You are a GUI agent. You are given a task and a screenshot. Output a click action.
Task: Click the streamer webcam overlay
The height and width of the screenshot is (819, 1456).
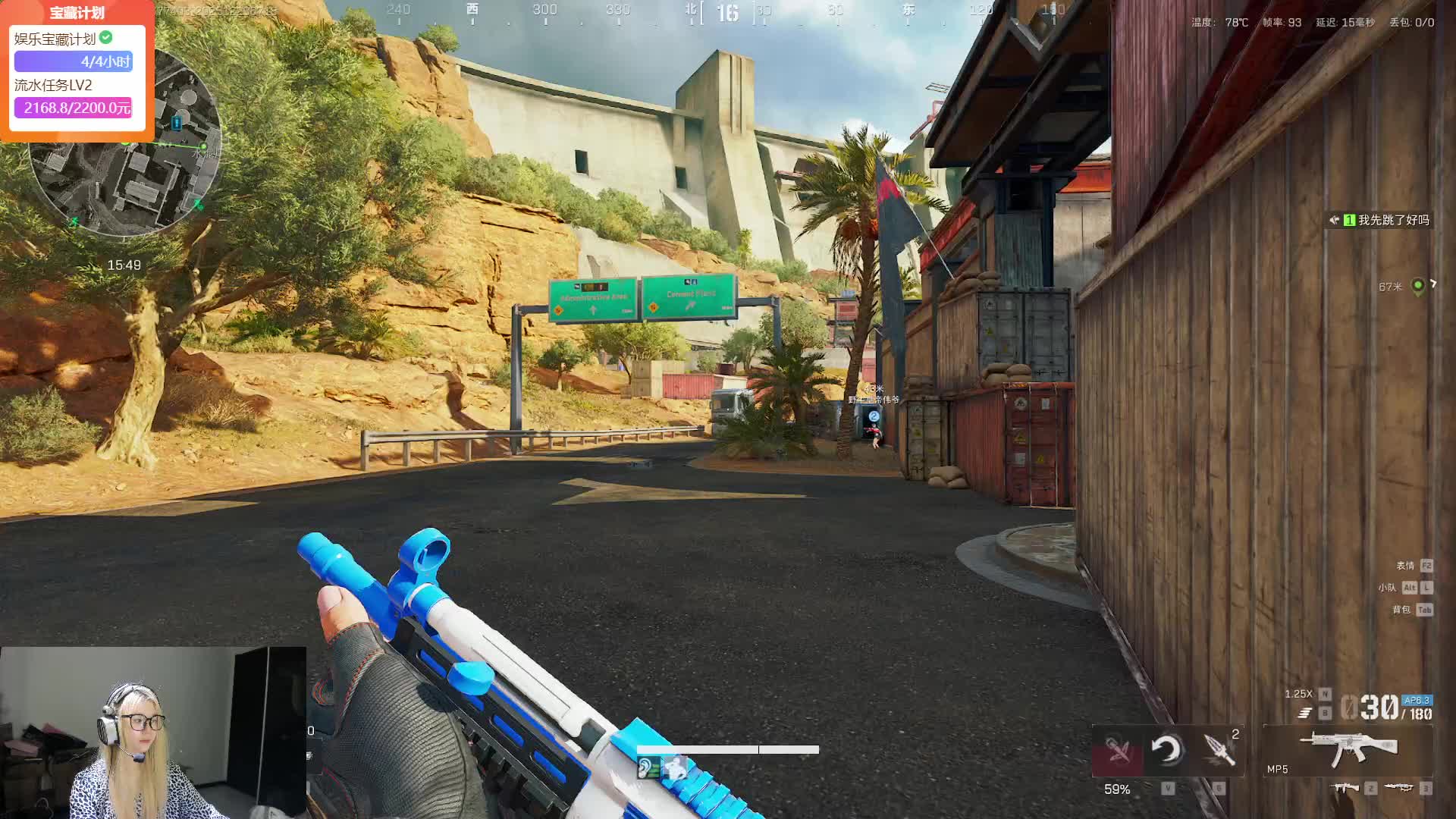coord(152,733)
